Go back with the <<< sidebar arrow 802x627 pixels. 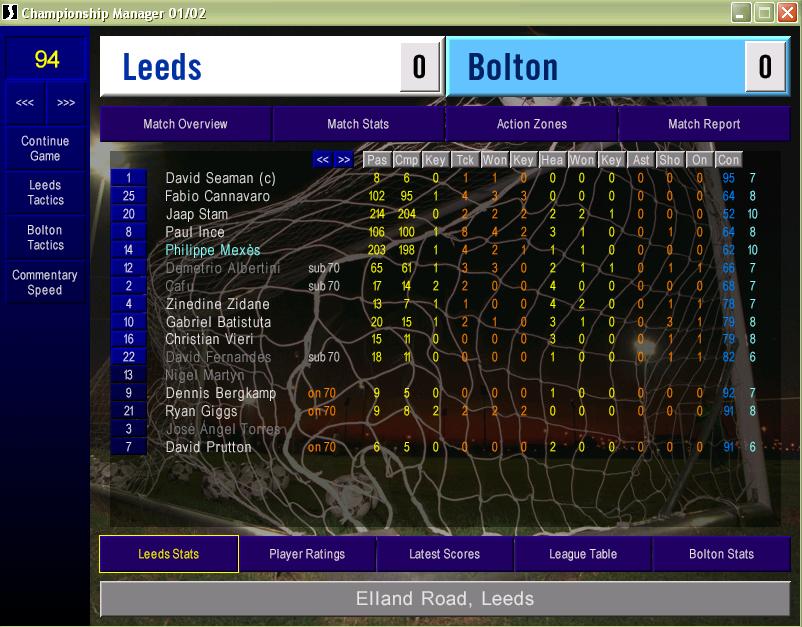point(25,103)
